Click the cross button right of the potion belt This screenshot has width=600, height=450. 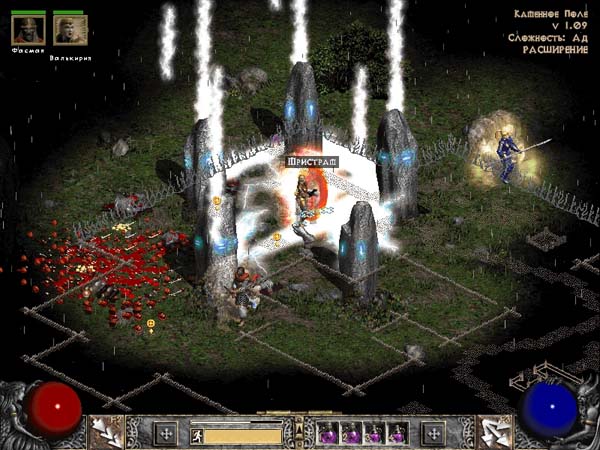coord(432,434)
